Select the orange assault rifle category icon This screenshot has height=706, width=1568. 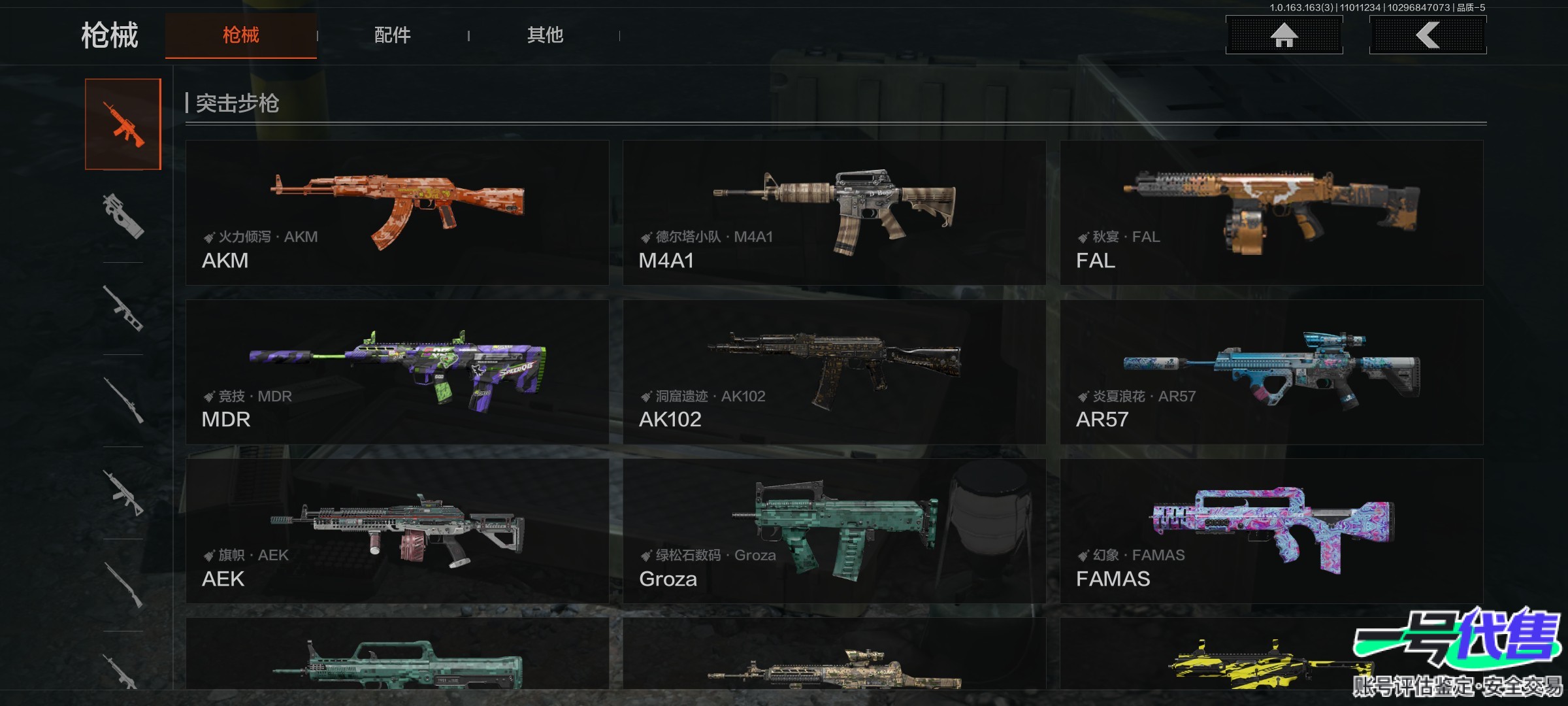(x=123, y=124)
